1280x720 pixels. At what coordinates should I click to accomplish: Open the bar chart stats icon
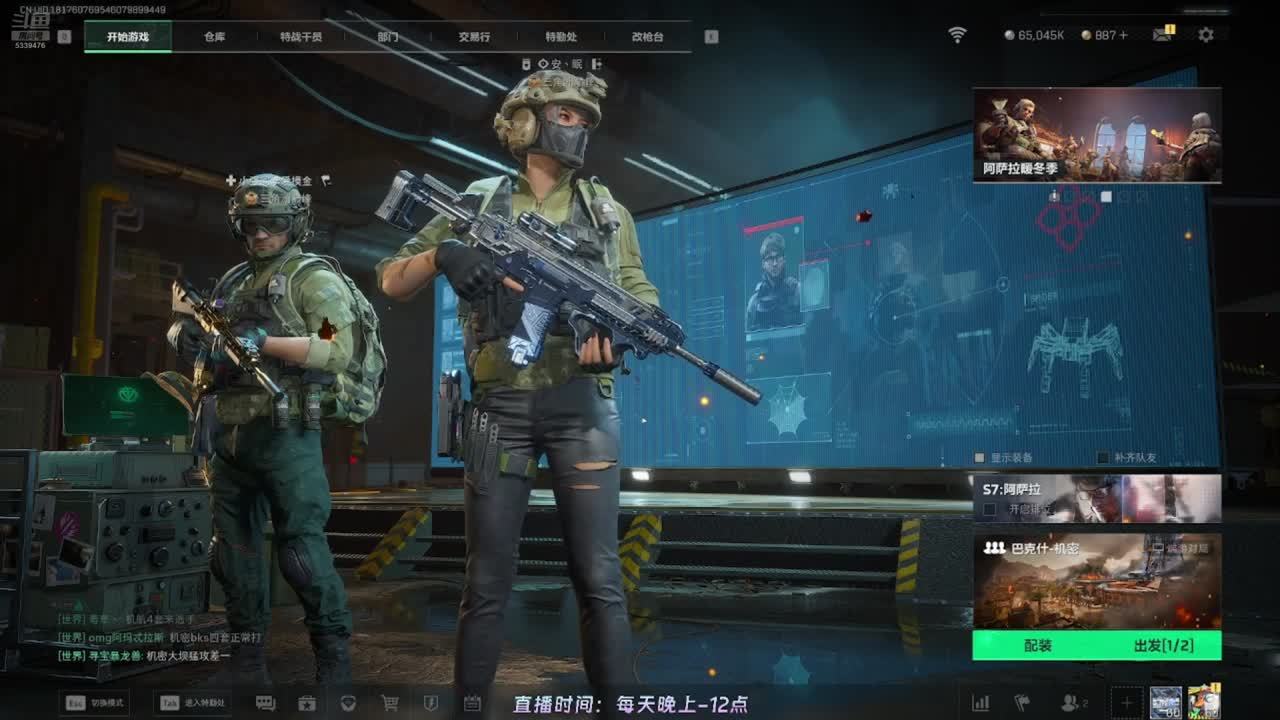click(981, 703)
